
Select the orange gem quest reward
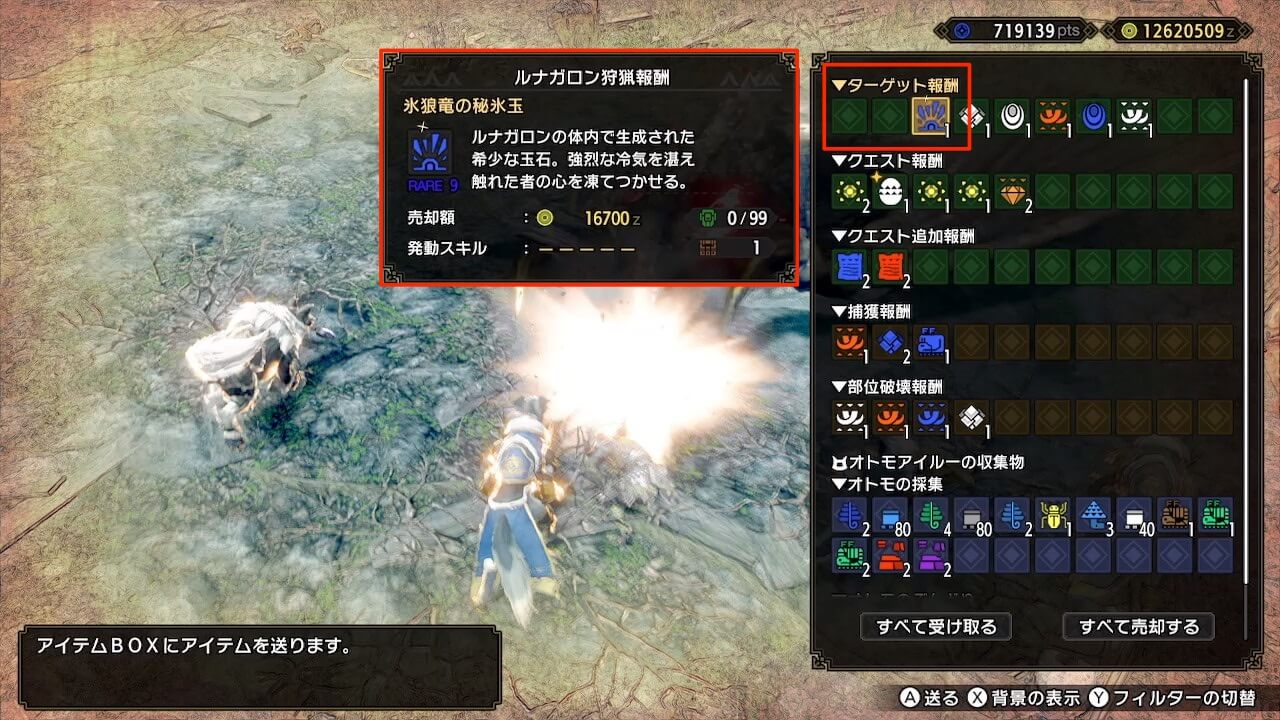(1012, 191)
